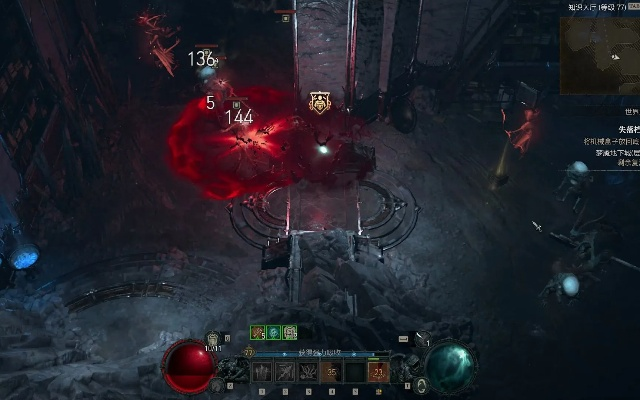640x400 pixels.
Task: Click the skill on cooldown showing 23
Action: click(378, 372)
